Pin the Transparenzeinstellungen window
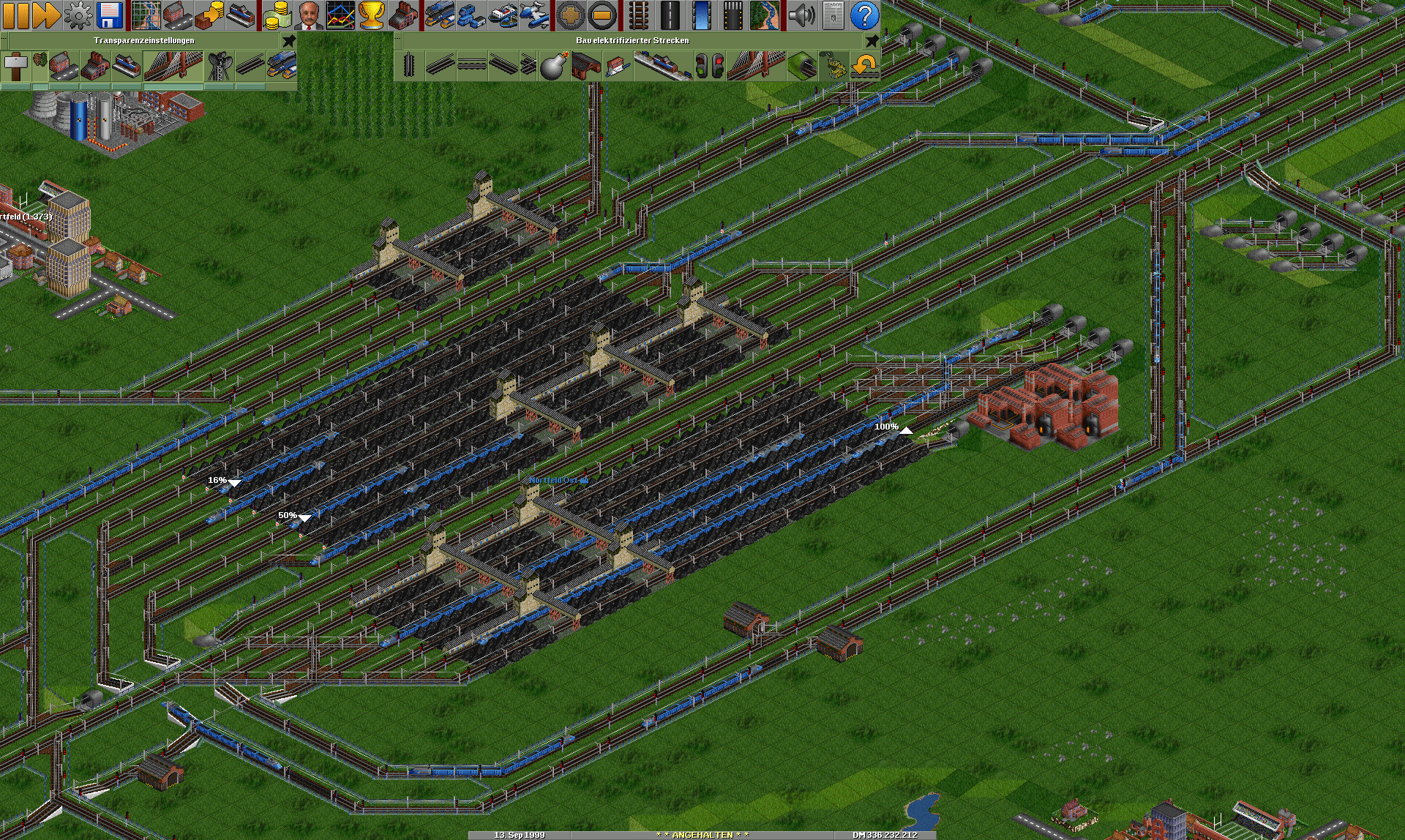 pyautogui.click(x=289, y=40)
